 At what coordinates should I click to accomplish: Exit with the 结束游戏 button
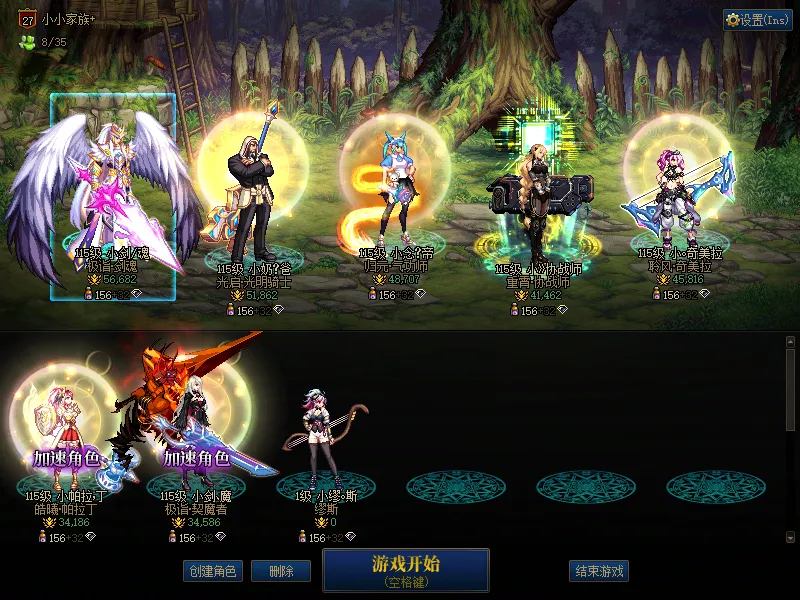pyautogui.click(x=599, y=571)
